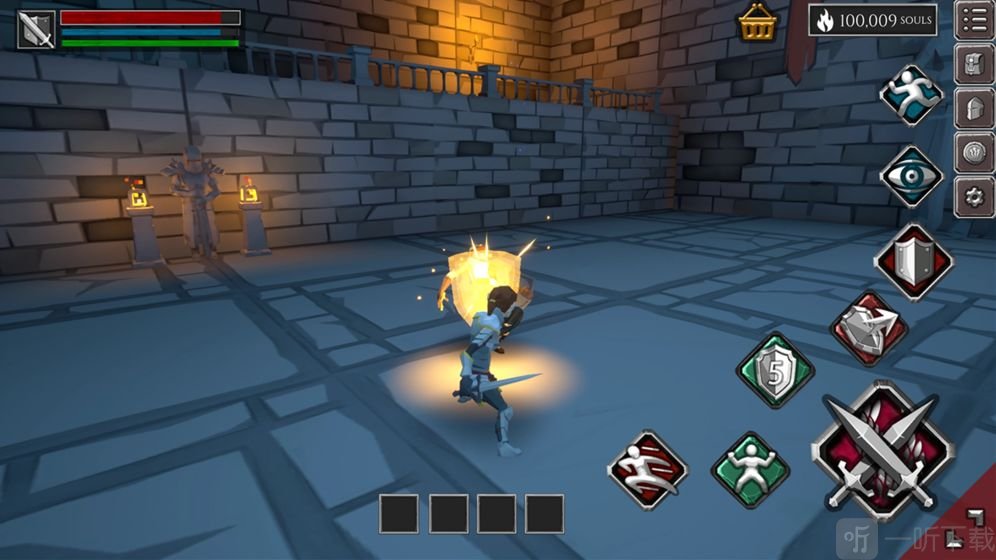
Task: Use the shield bash skill
Action: click(x=868, y=328)
